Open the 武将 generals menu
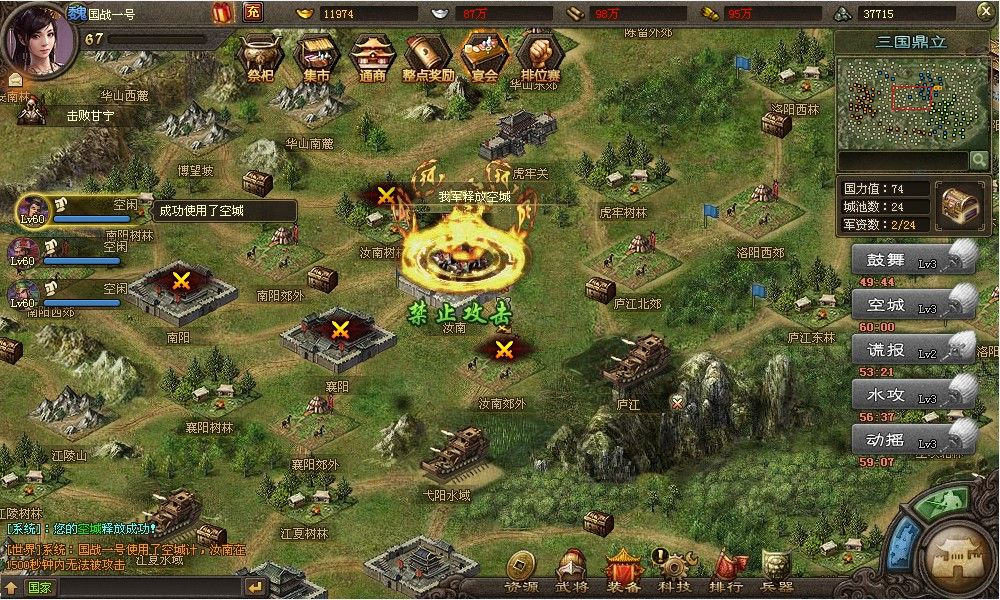Viewport: 1000px width, 600px height. click(572, 572)
